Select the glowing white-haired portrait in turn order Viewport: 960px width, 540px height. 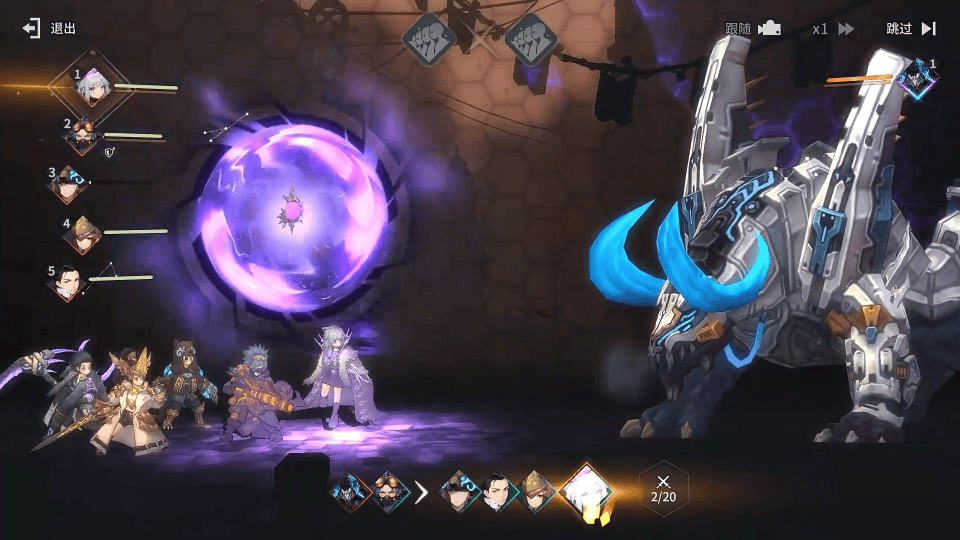coord(585,491)
